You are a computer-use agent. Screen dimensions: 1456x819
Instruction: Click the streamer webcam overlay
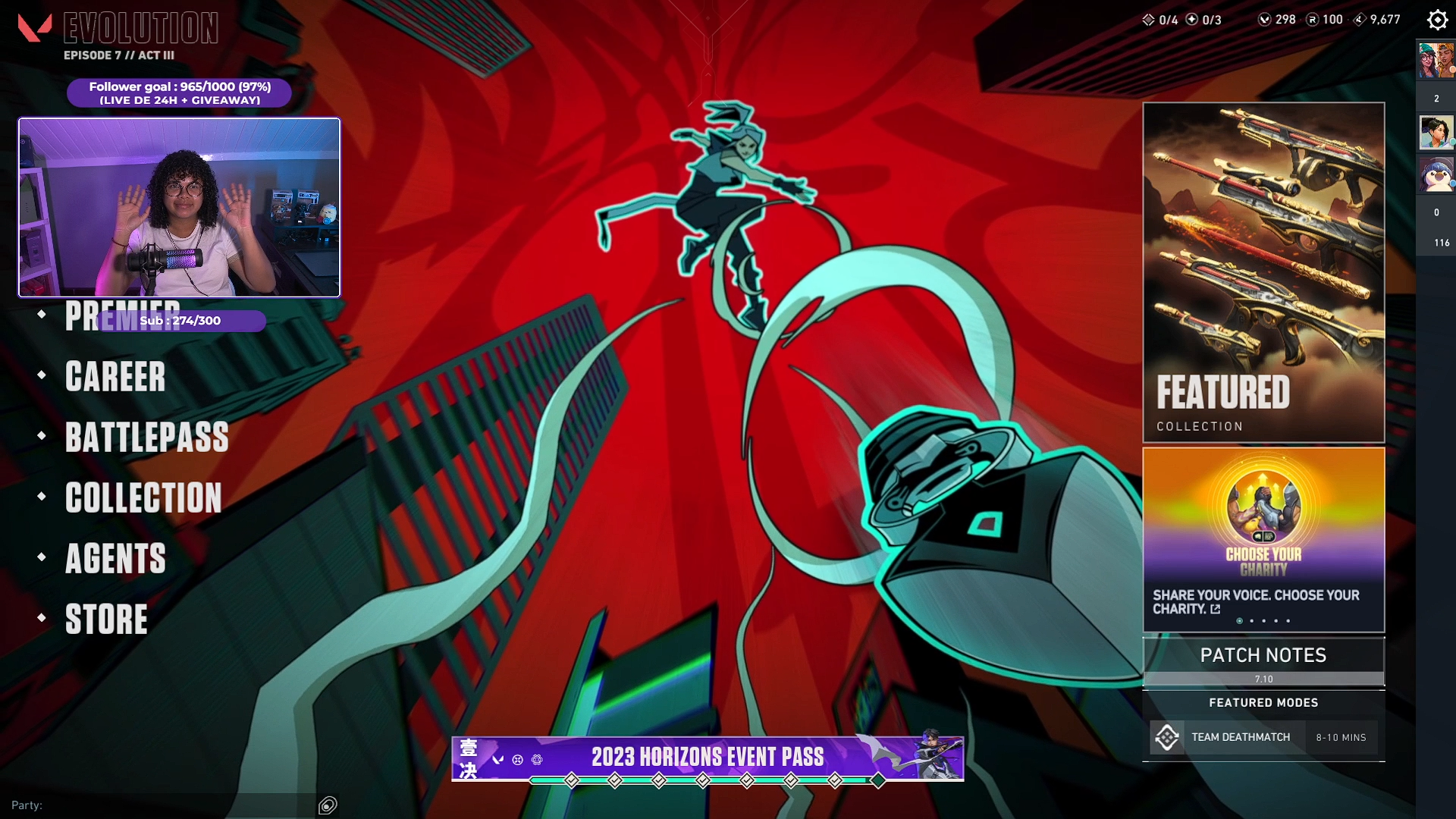click(180, 207)
